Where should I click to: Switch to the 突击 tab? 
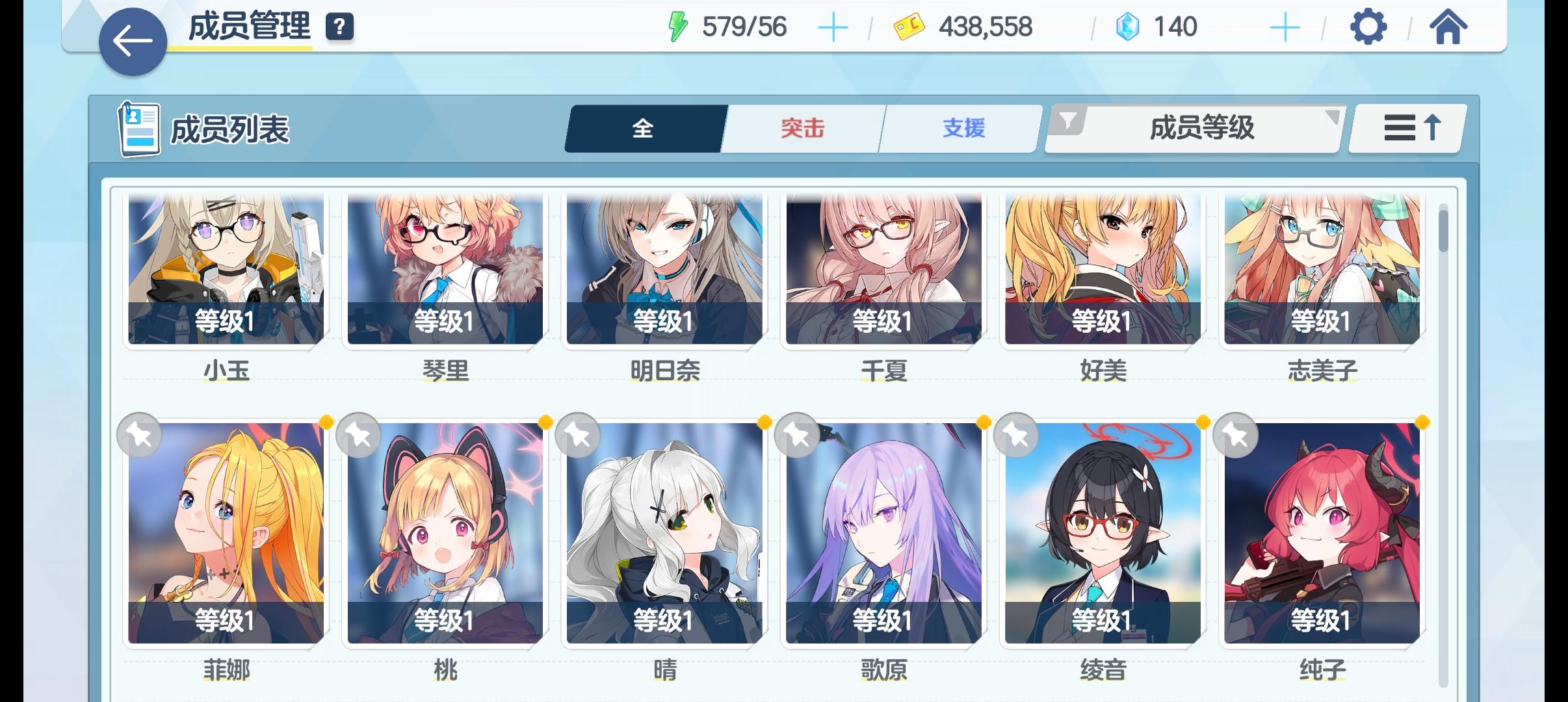tap(801, 128)
